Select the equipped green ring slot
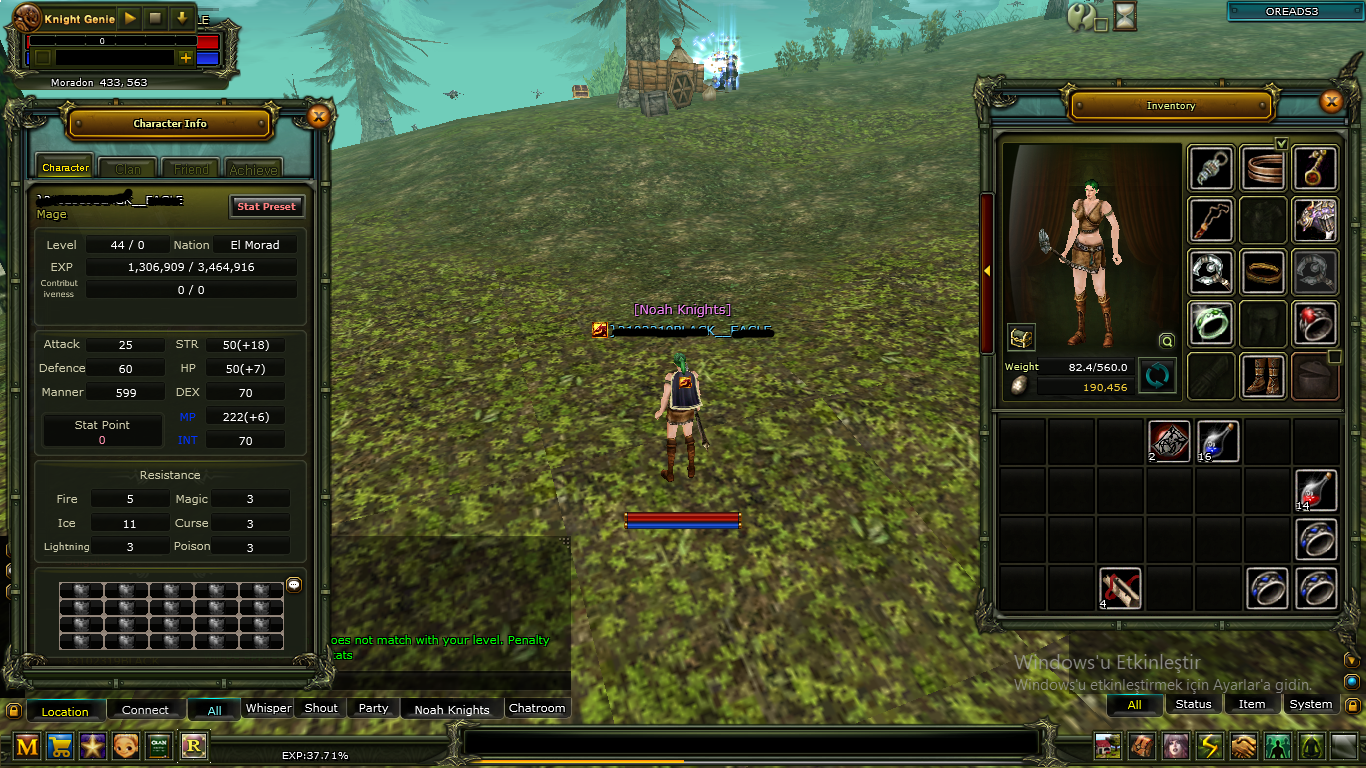 [x=1210, y=323]
